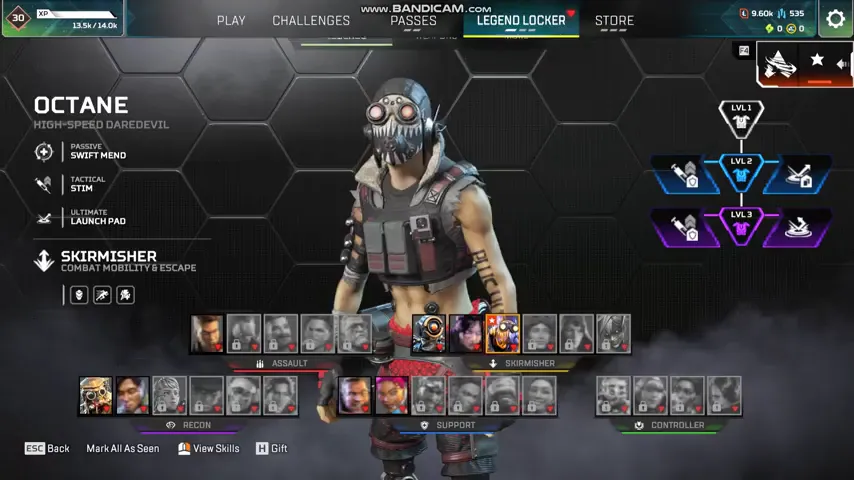Choose Octane's highlighted portrait in Skirmisher row
854x480 pixels.
point(503,334)
